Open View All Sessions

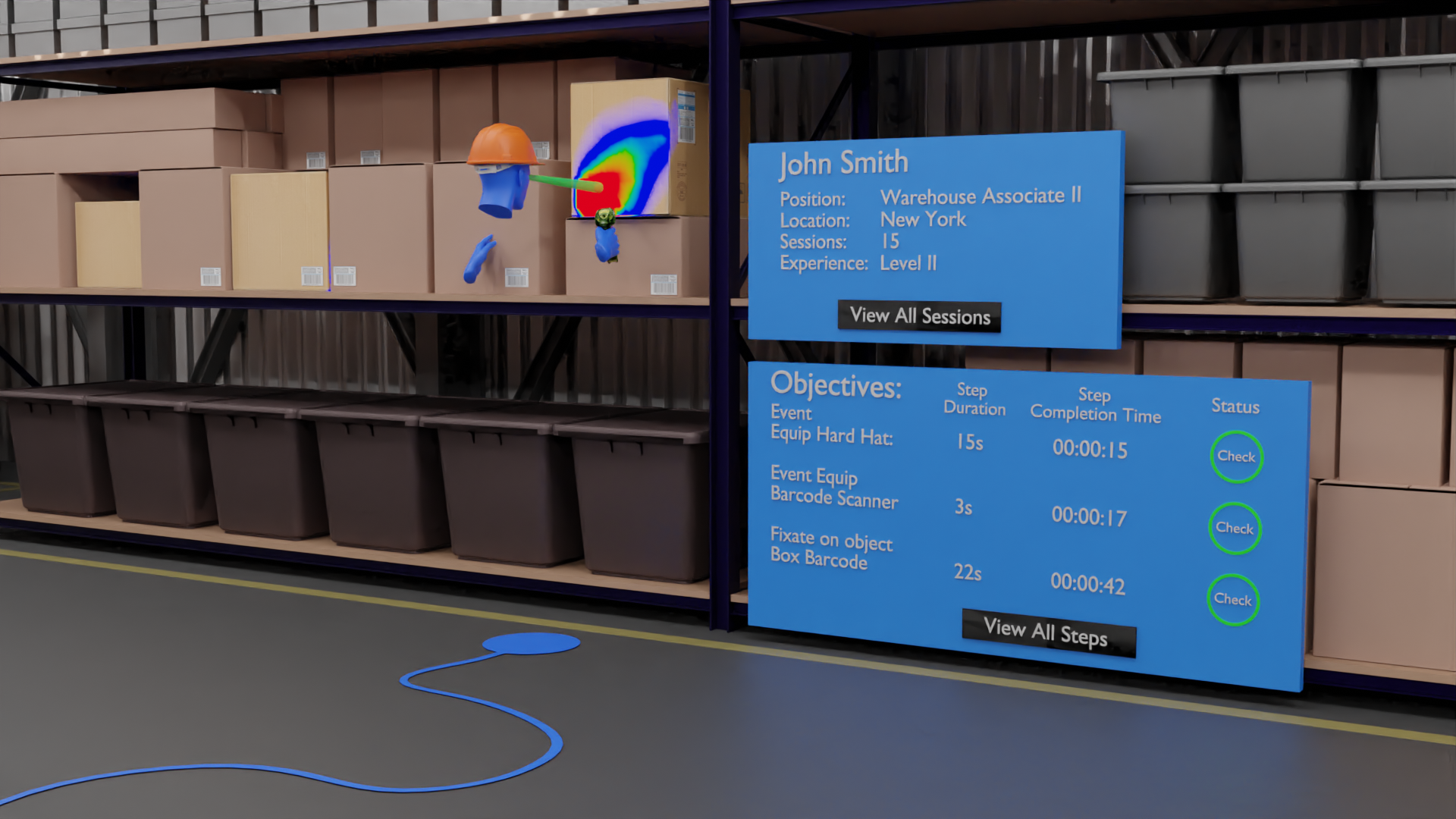[x=919, y=316]
